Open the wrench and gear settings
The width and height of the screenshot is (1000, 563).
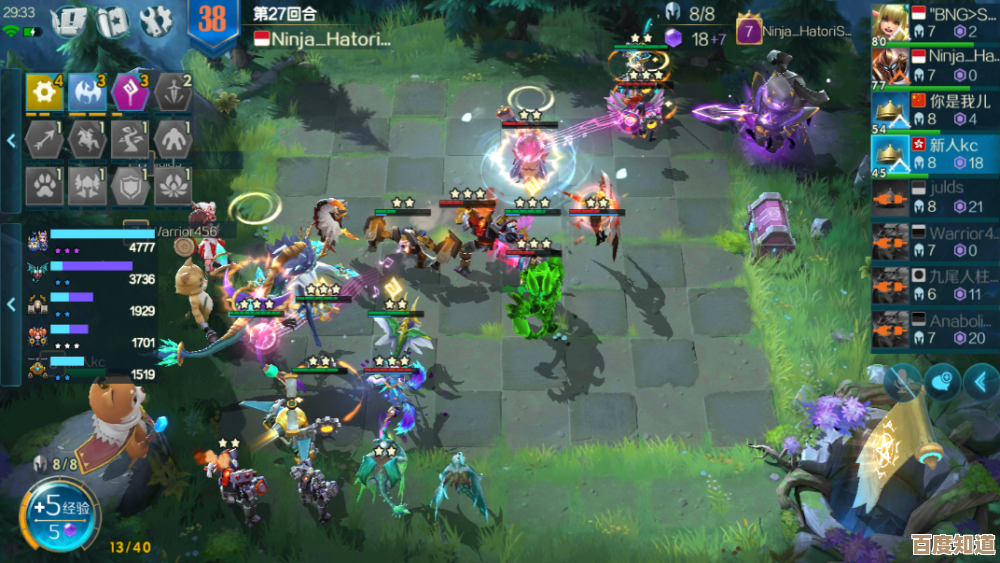point(155,19)
